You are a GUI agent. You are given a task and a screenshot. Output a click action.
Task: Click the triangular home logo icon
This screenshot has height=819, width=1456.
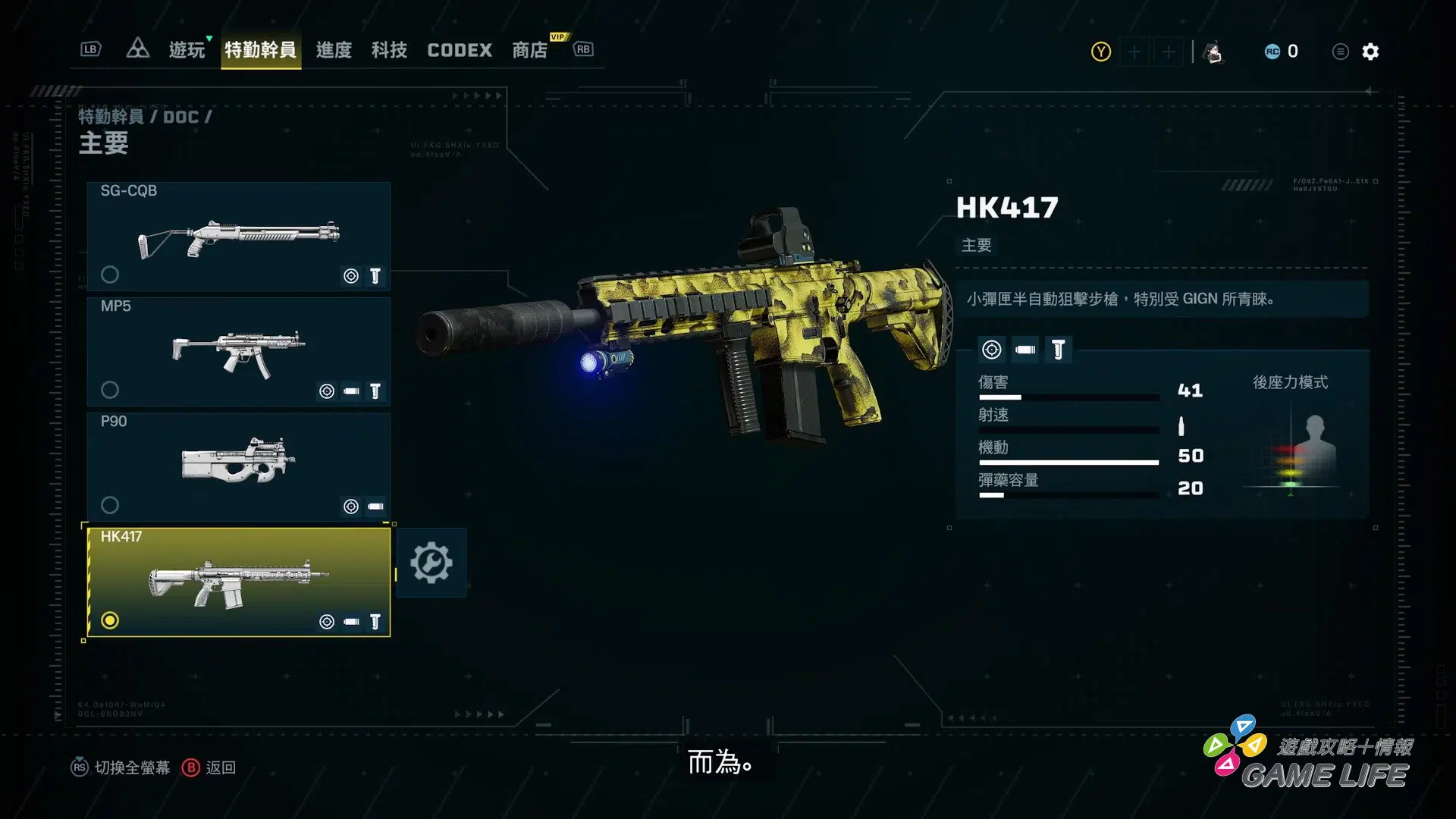(x=137, y=49)
